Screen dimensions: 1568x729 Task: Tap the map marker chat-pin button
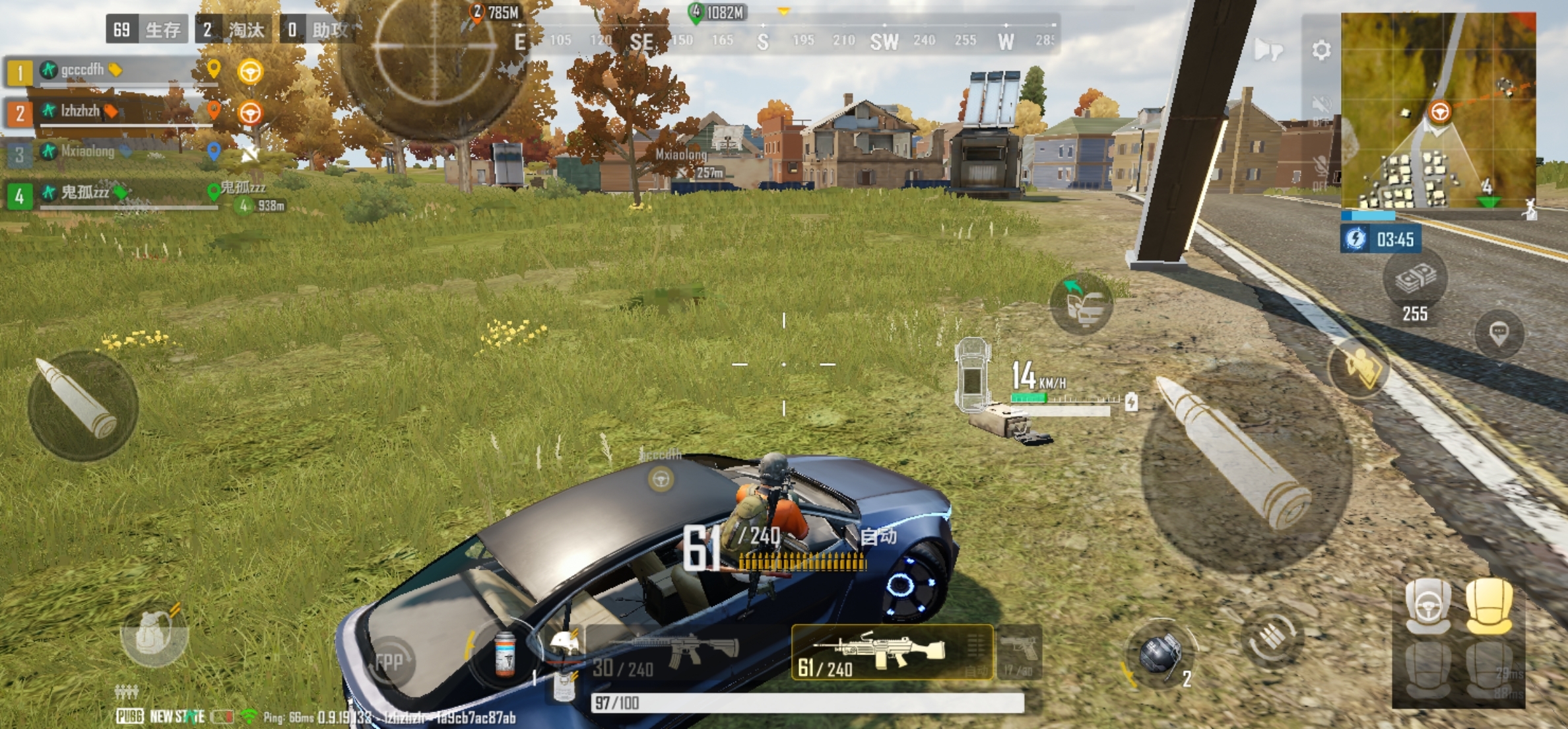pyautogui.click(x=1499, y=333)
